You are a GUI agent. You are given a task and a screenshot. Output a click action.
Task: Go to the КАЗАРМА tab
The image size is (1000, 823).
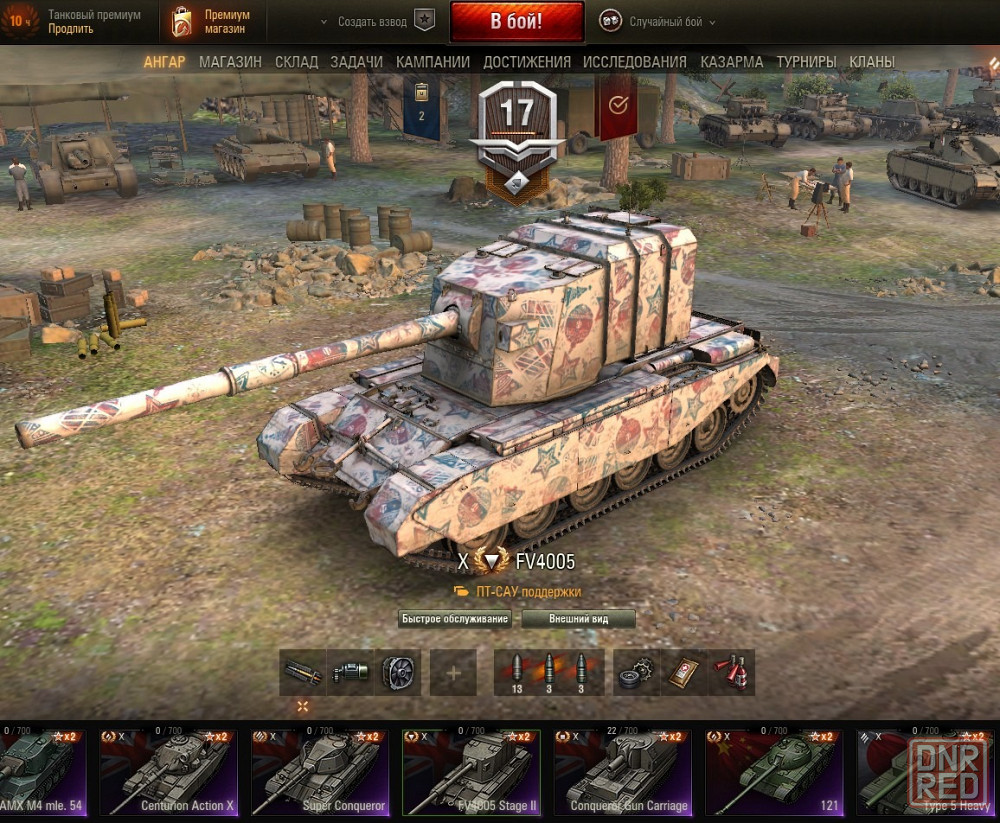(732, 62)
